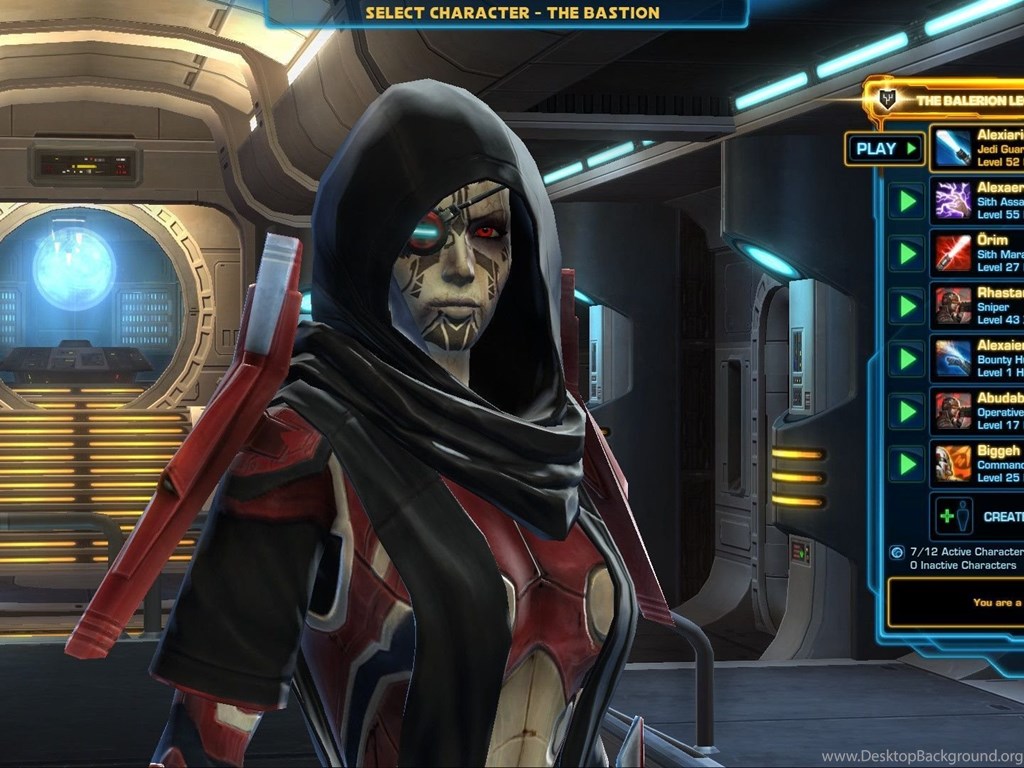The width and height of the screenshot is (1024, 768).
Task: Create a new character
Action: [x=978, y=516]
